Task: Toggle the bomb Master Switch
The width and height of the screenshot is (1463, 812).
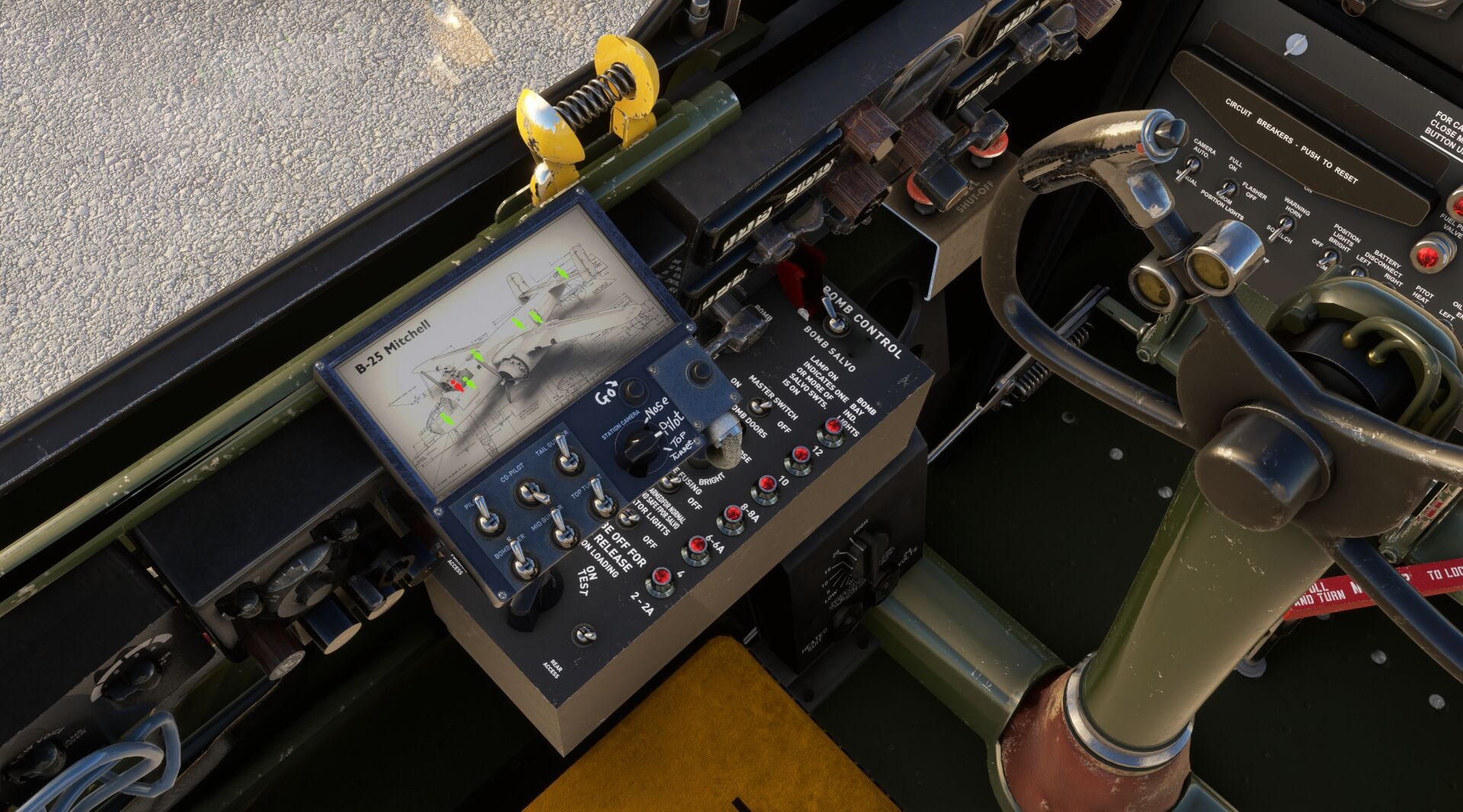Action: (758, 405)
